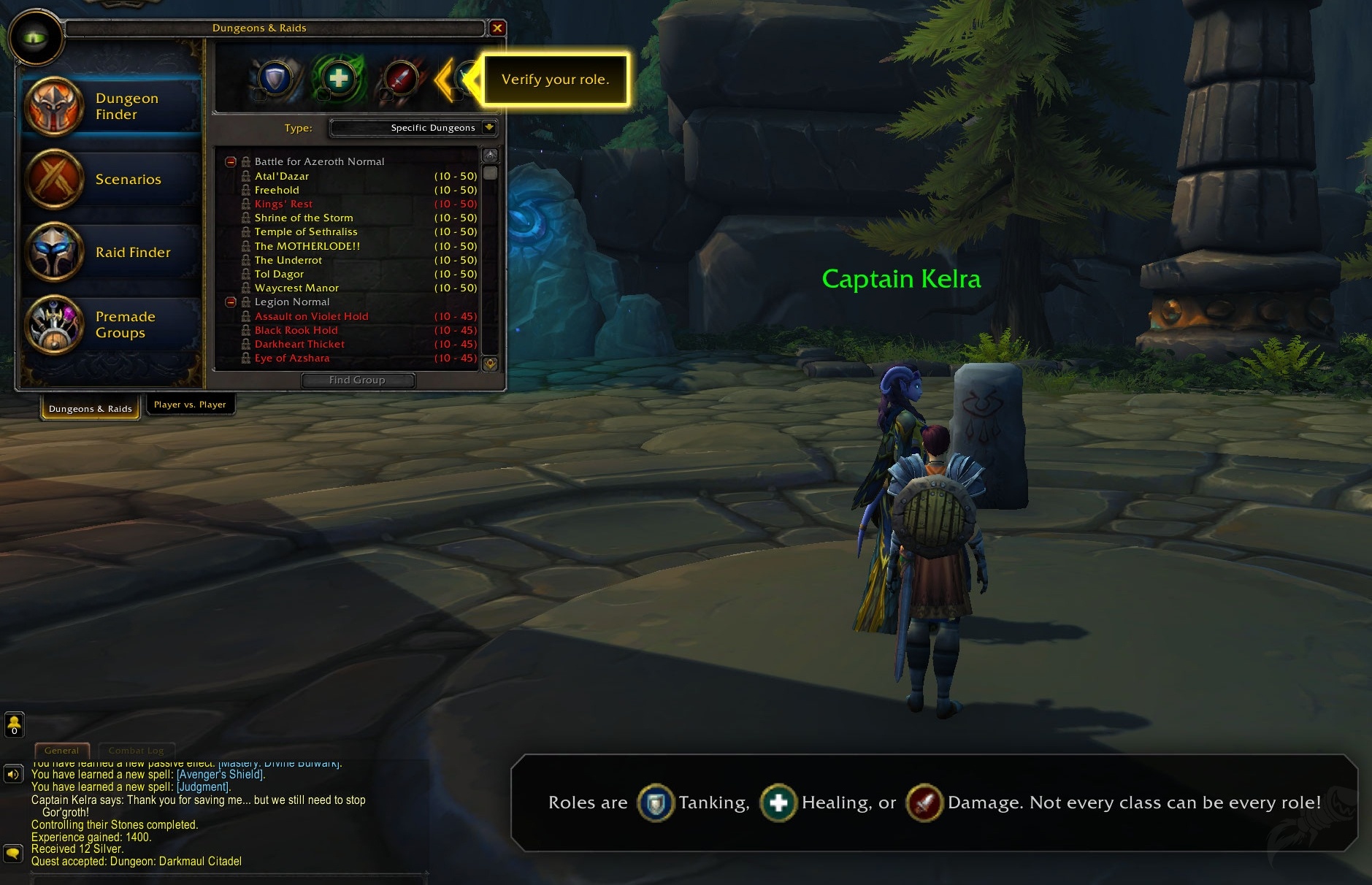Select the Damage sword role icon
The height and width of the screenshot is (885, 1372).
[400, 77]
